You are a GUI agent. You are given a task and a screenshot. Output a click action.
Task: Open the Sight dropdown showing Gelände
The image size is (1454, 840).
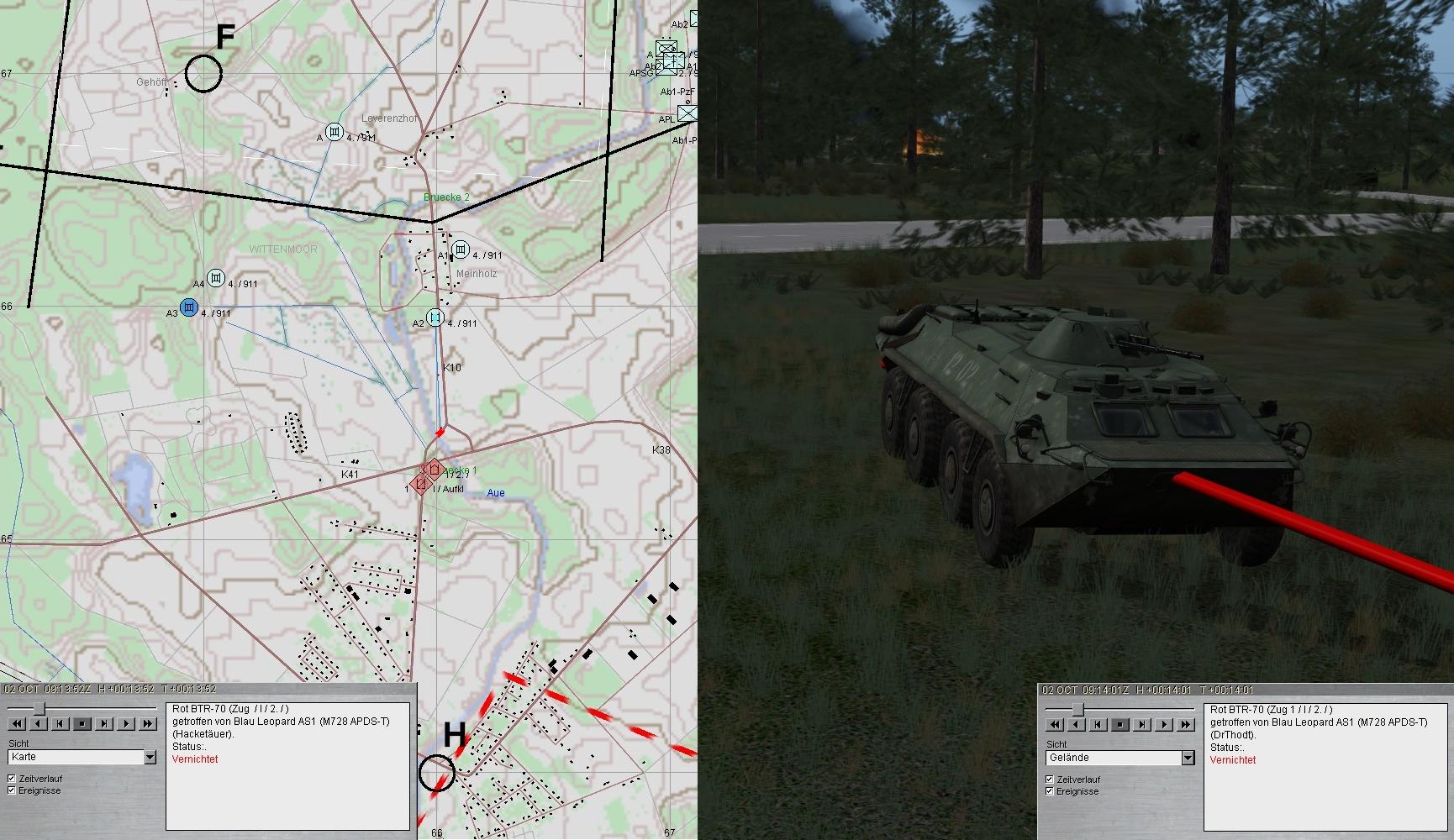(1188, 758)
